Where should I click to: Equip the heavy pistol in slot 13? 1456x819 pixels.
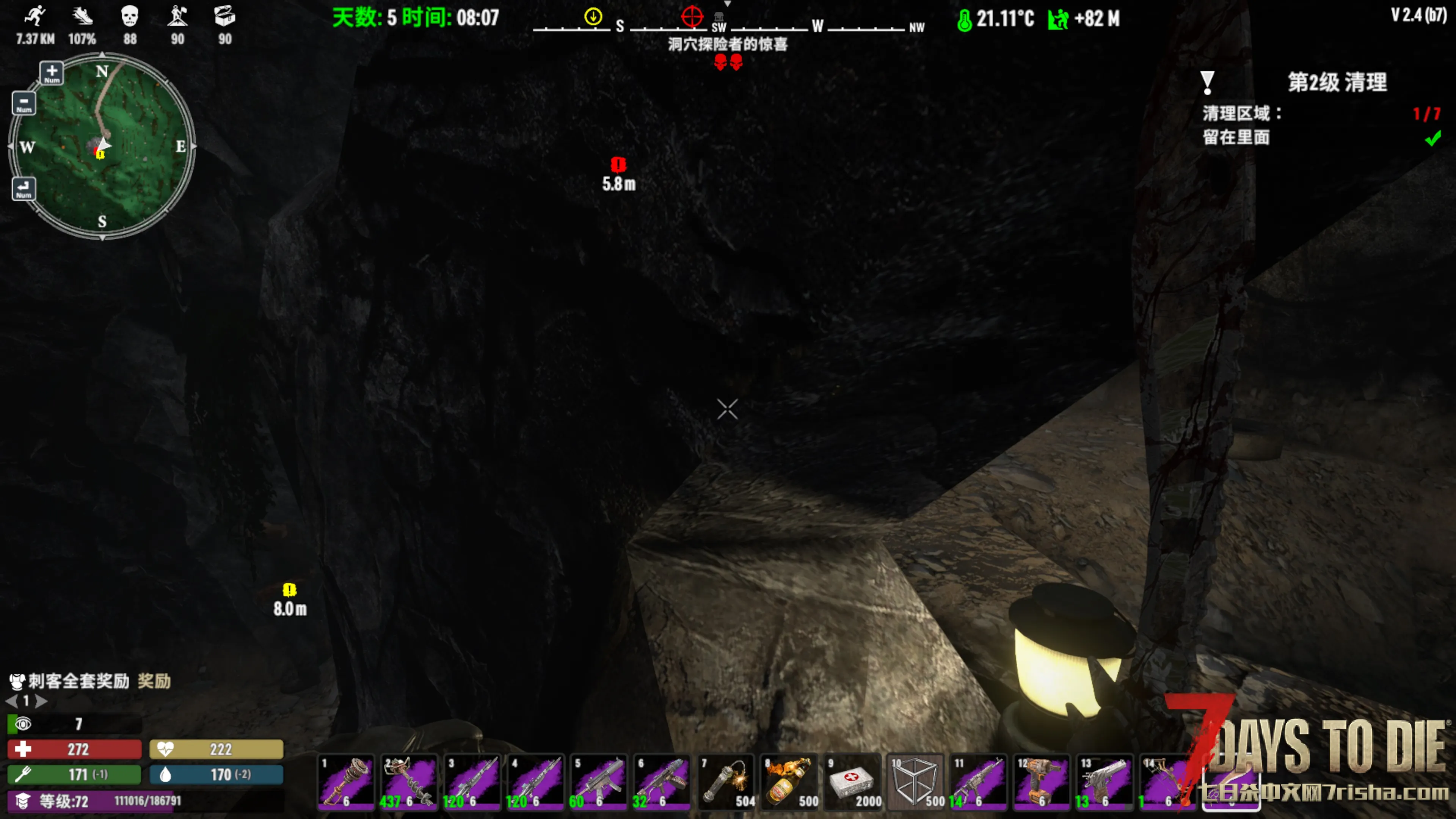(x=1105, y=782)
